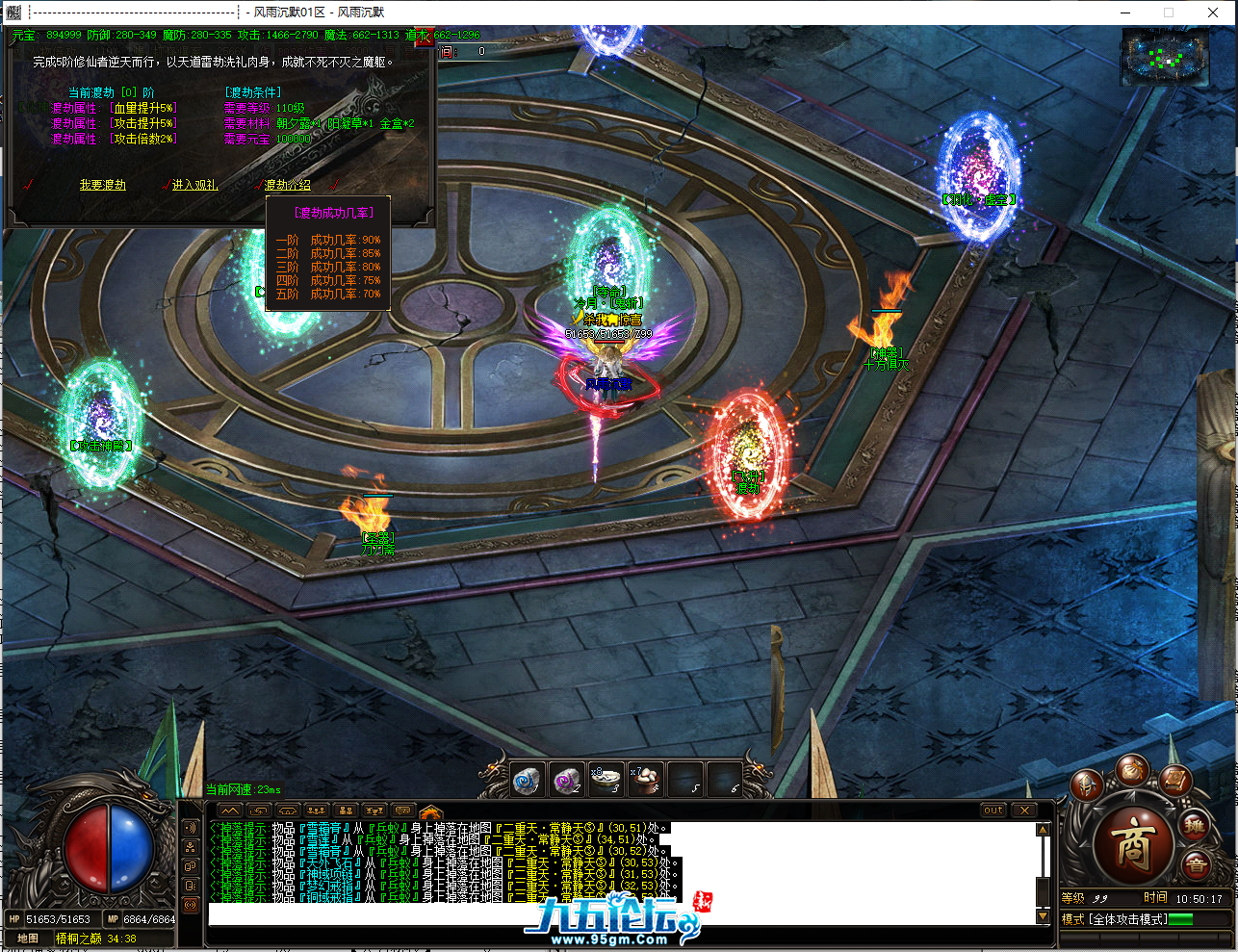Use the blue scroll in hotbar slot 1

526,780
